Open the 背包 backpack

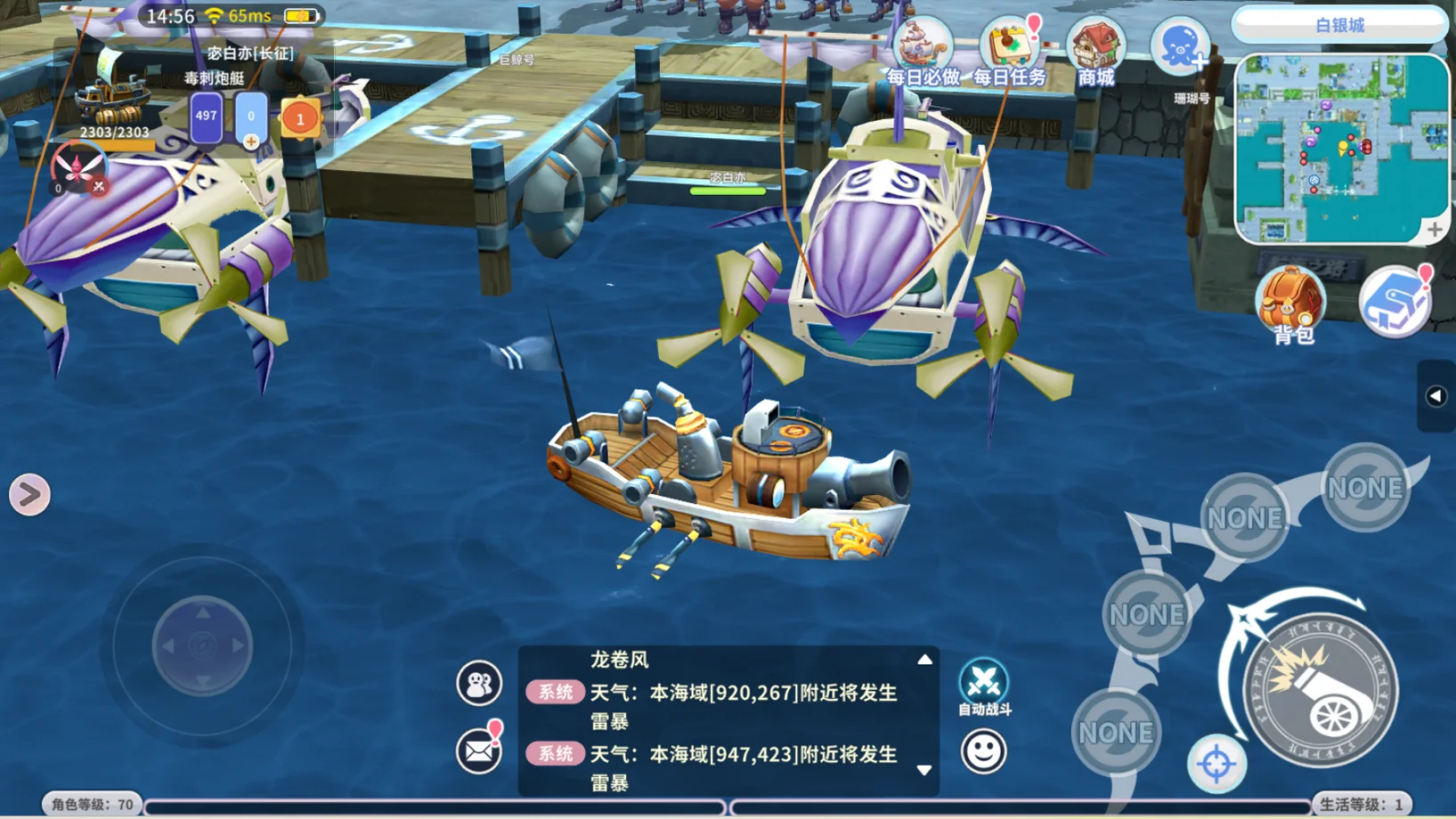tap(1290, 304)
